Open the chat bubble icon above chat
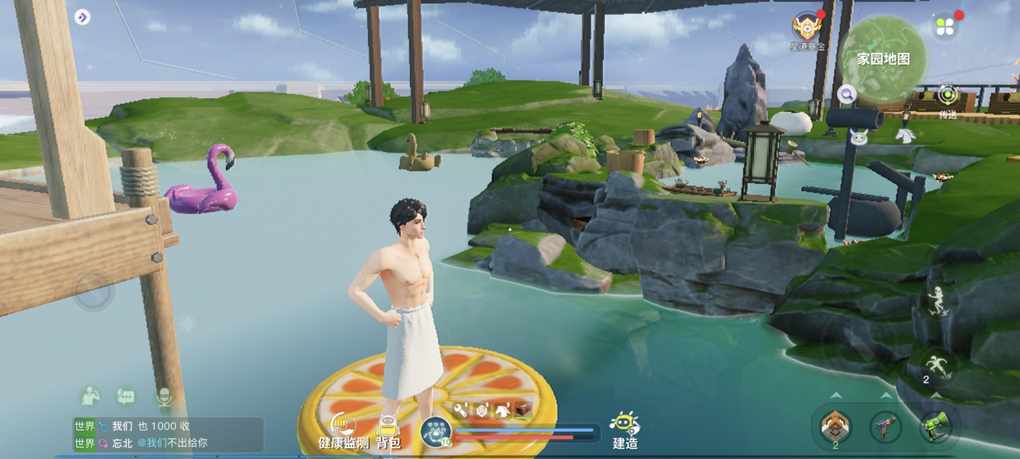 (127, 396)
